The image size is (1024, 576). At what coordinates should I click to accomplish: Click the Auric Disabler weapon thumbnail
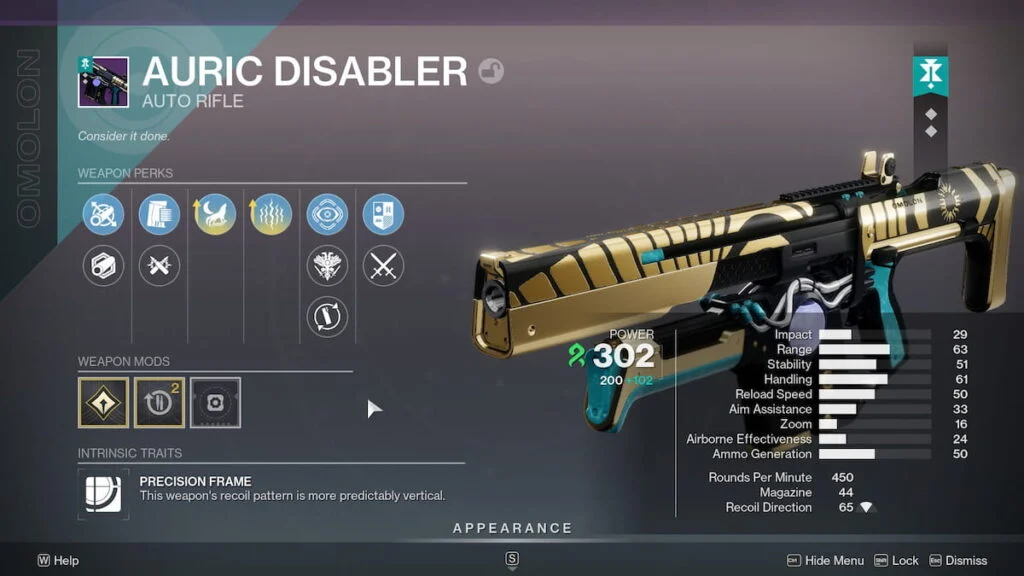click(103, 82)
